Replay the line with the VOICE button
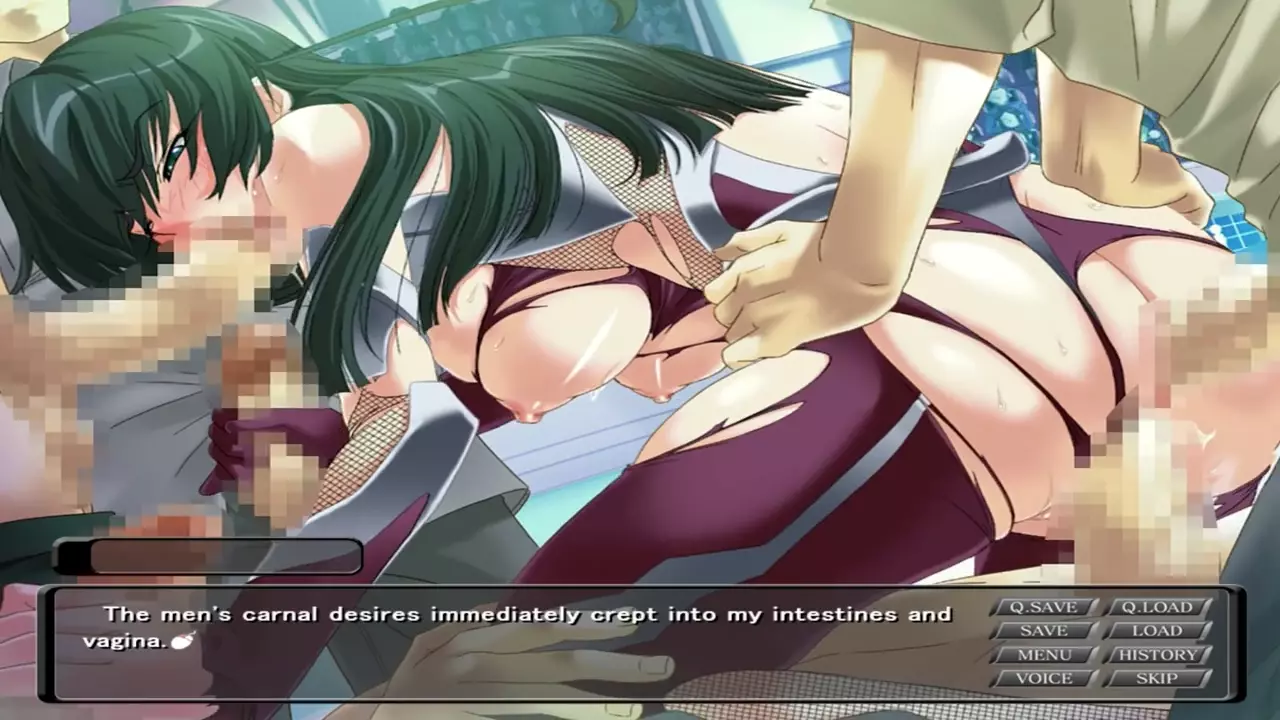This screenshot has height=720, width=1280. (x=1043, y=678)
